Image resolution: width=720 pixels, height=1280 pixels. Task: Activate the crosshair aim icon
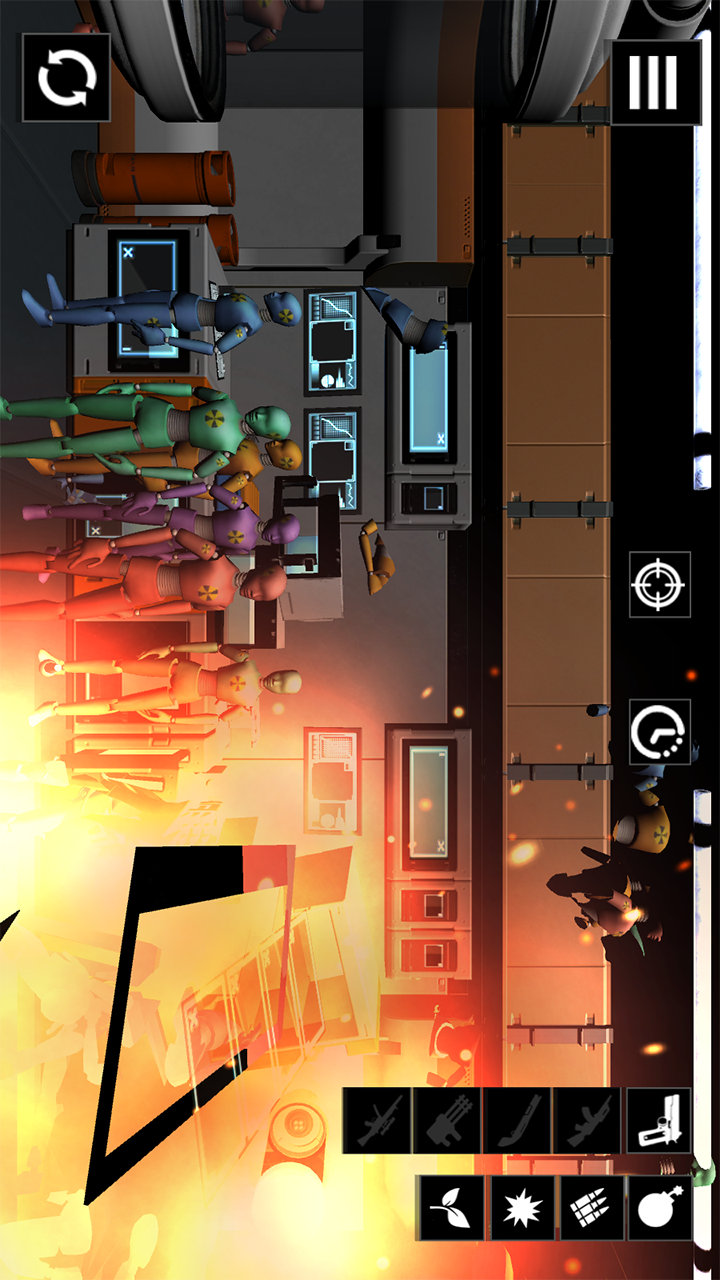(659, 583)
